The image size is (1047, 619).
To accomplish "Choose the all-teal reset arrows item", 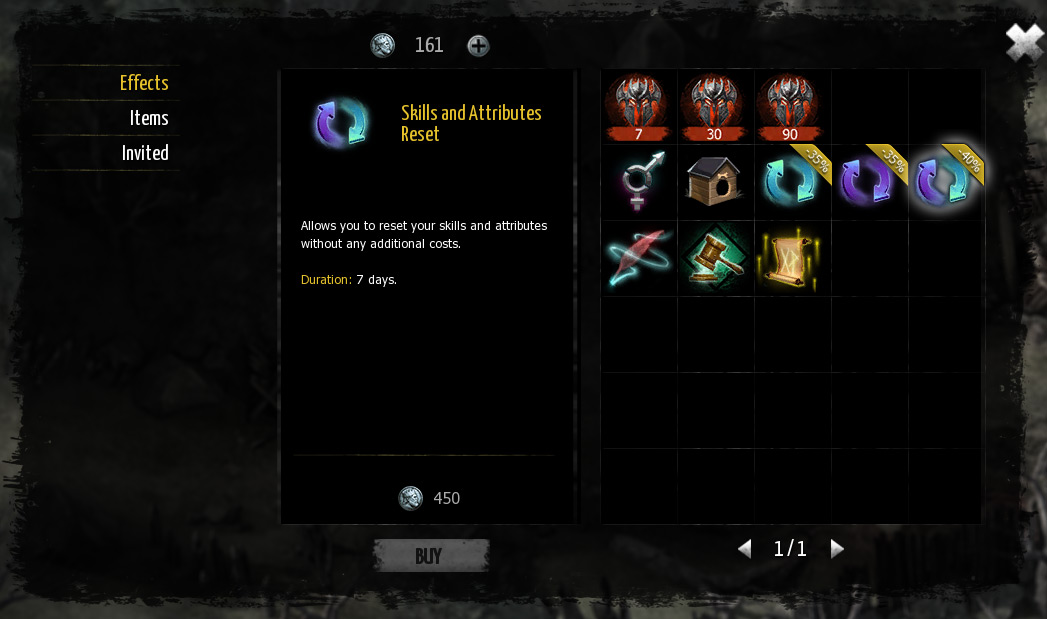I will [790, 182].
